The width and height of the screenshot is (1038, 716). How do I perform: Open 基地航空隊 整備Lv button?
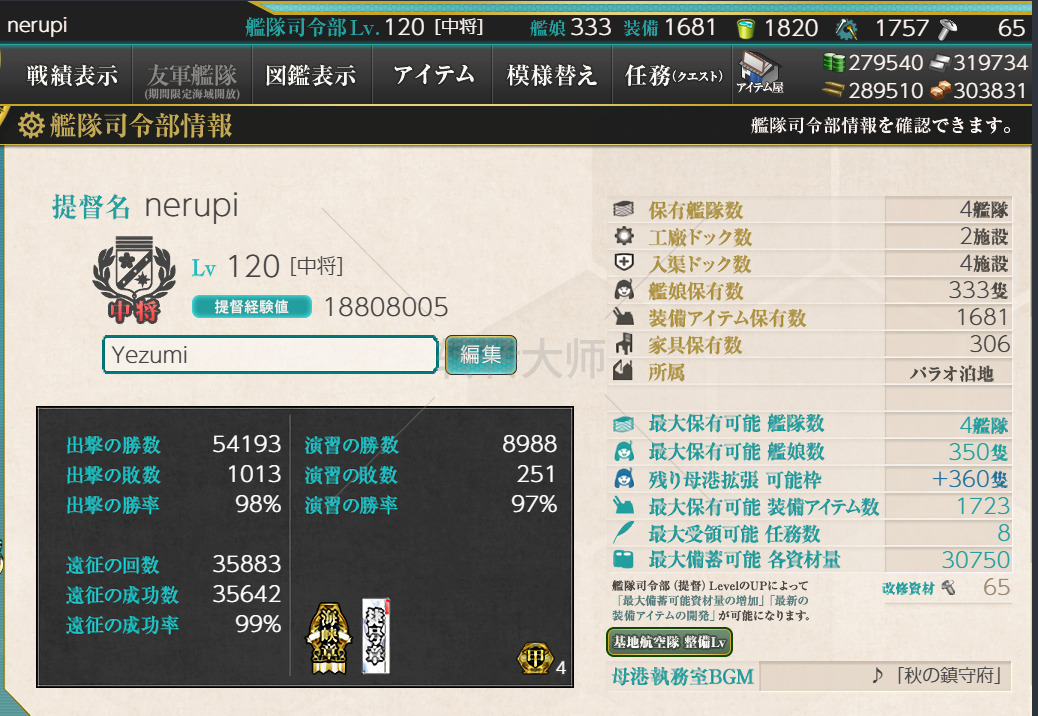pyautogui.click(x=669, y=641)
